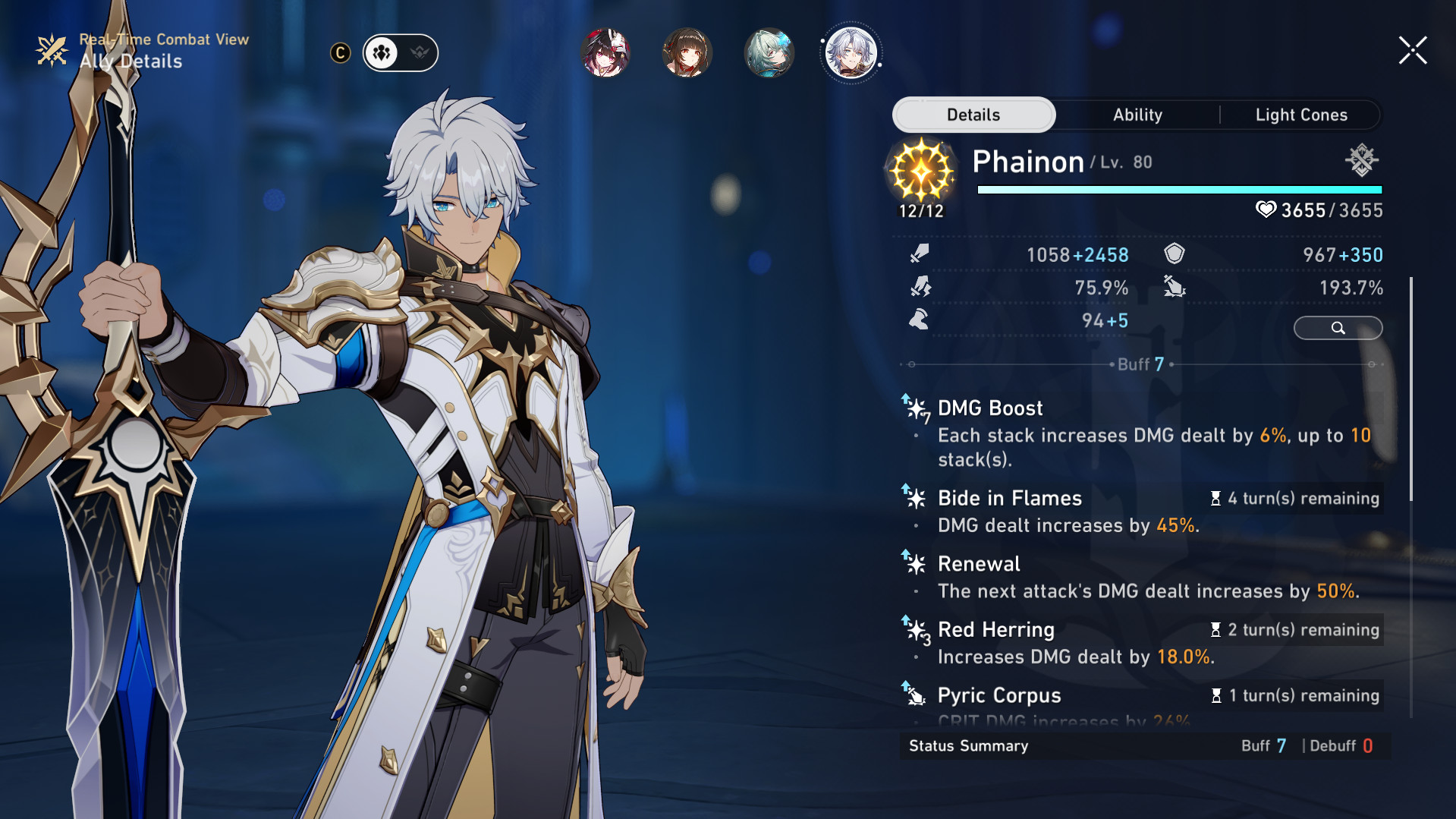Click the controller C input indicator
The height and width of the screenshot is (819, 1456).
(x=340, y=53)
